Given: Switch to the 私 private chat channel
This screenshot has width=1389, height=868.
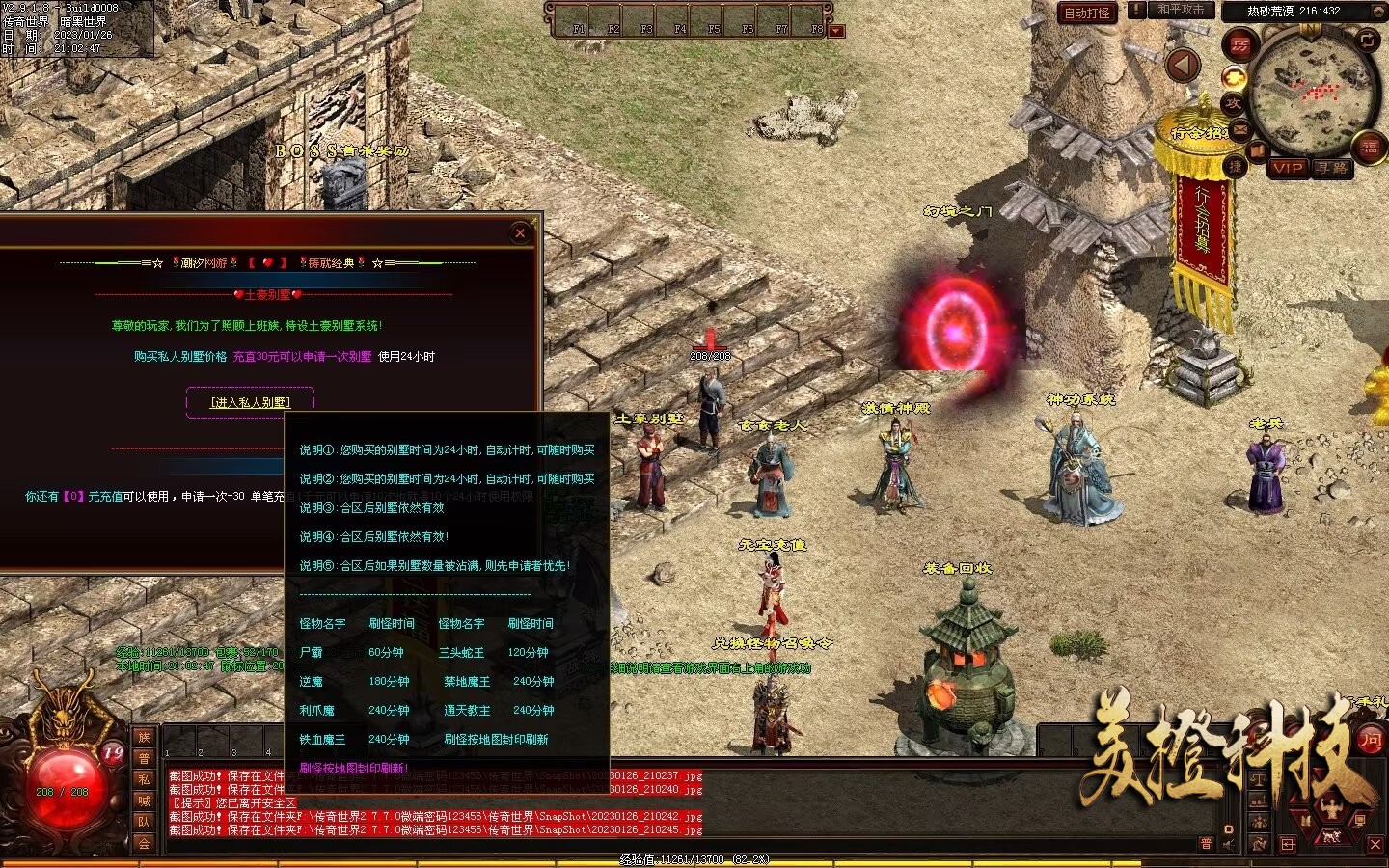Looking at the screenshot, I should [x=144, y=779].
